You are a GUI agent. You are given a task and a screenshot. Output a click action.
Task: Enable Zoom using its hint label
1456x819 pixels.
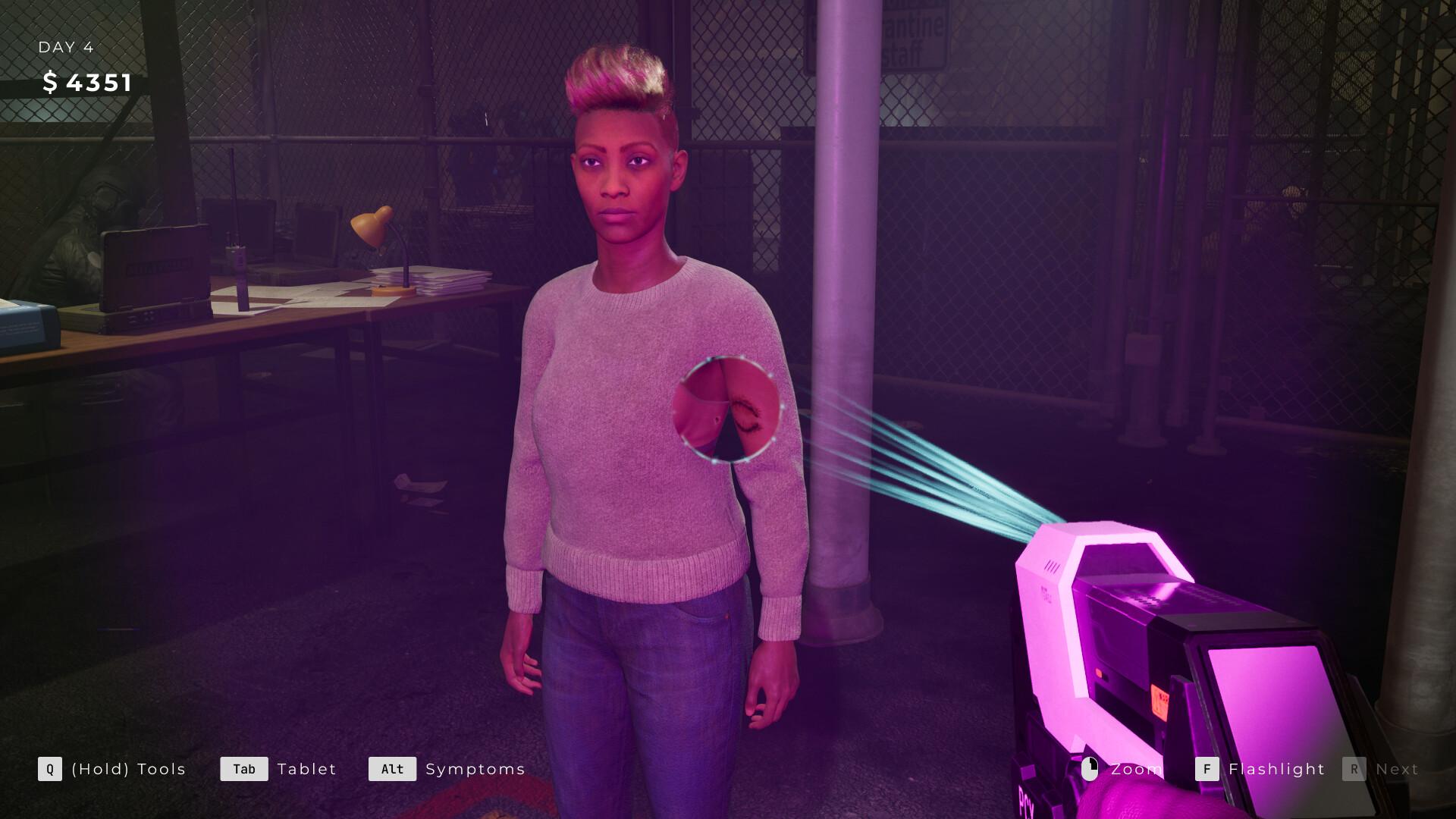coord(1135,769)
